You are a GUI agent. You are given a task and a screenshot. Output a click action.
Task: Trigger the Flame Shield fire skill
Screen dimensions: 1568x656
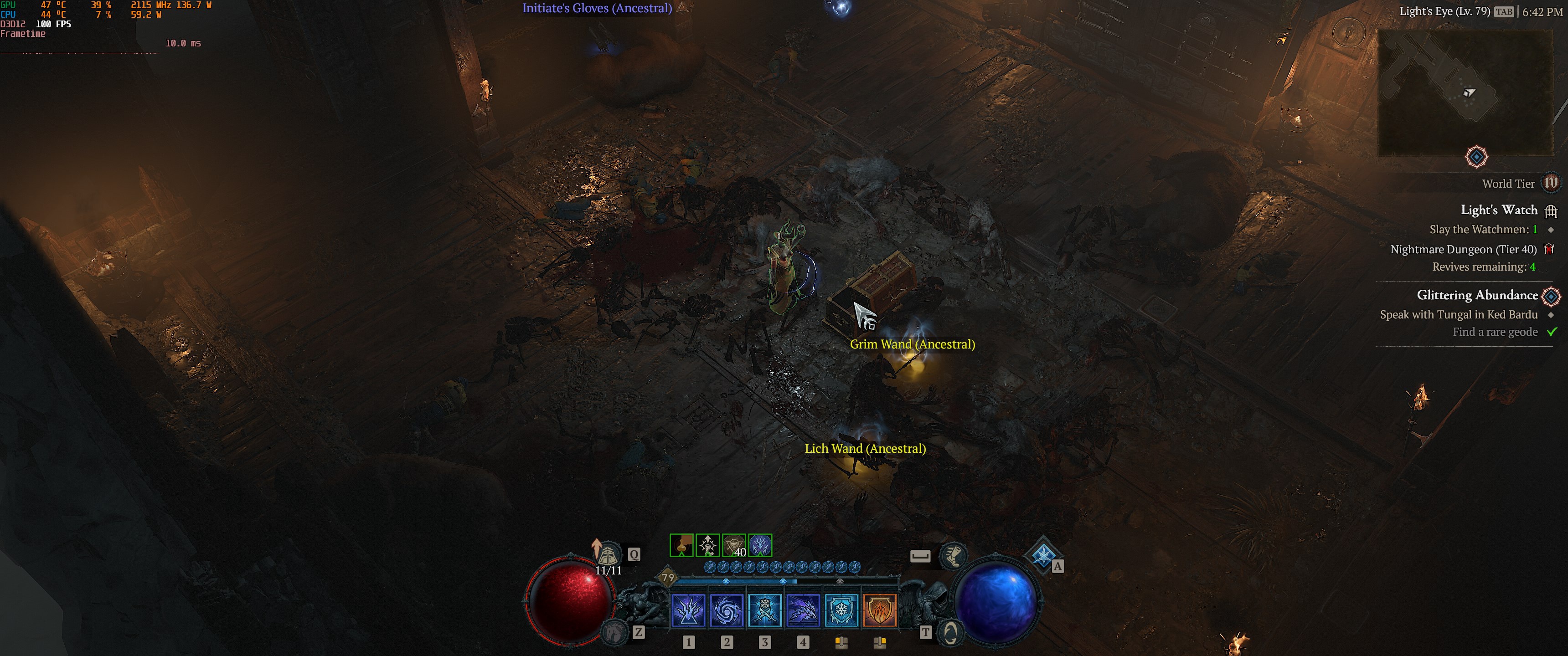pyautogui.click(x=880, y=610)
